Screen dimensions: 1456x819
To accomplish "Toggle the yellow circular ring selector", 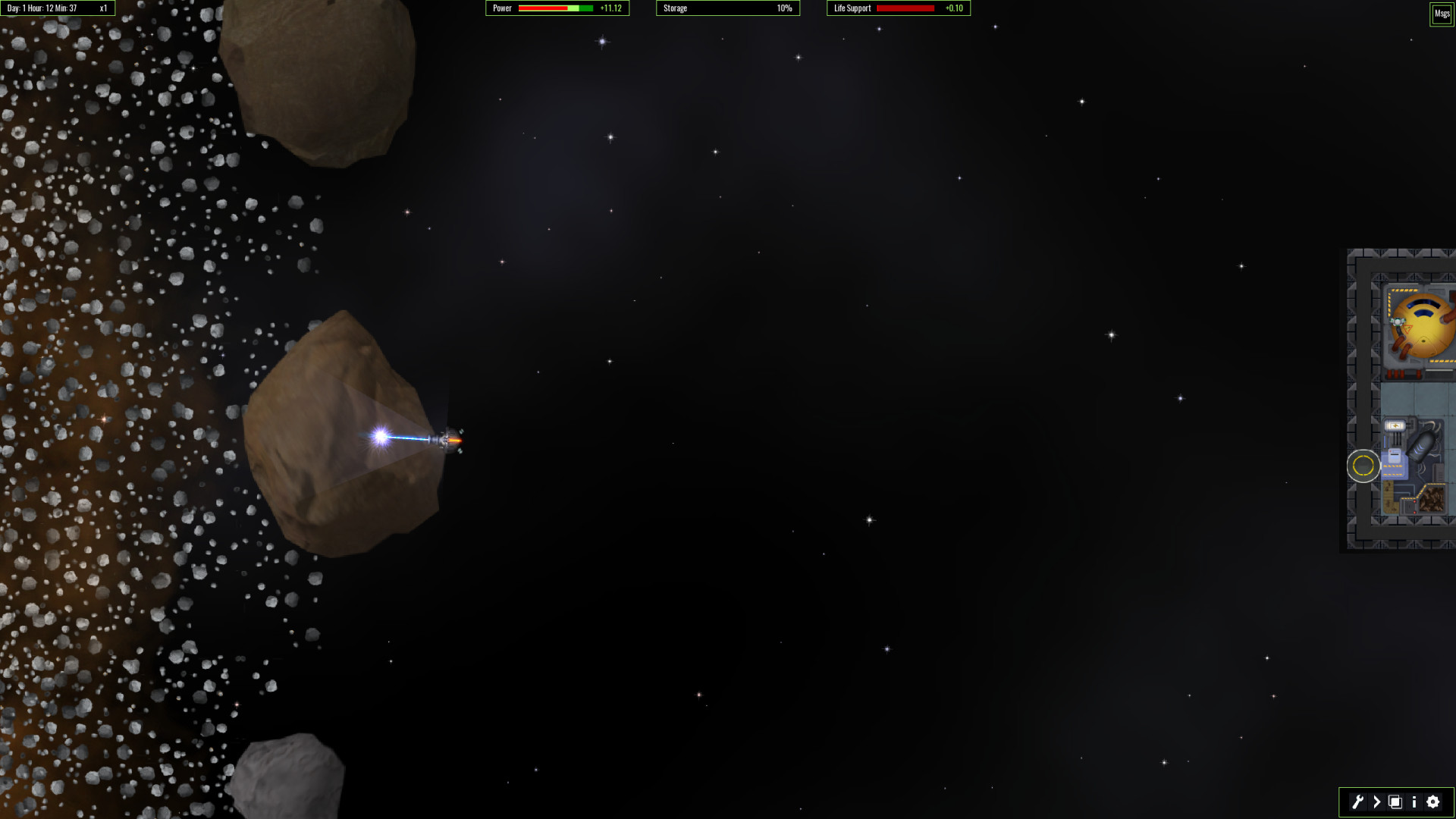I will pyautogui.click(x=1363, y=465).
